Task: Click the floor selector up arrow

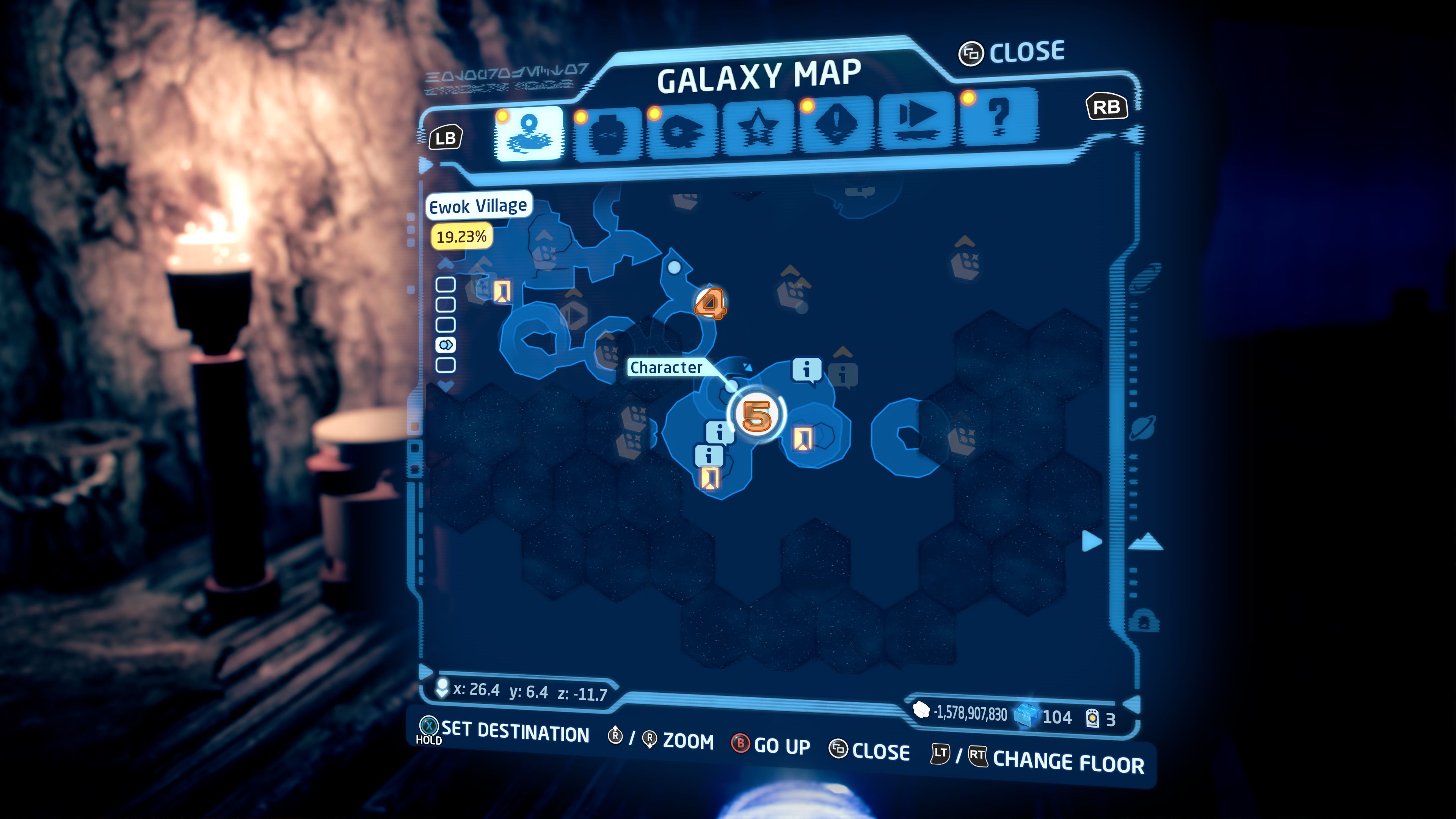Action: pos(446,264)
